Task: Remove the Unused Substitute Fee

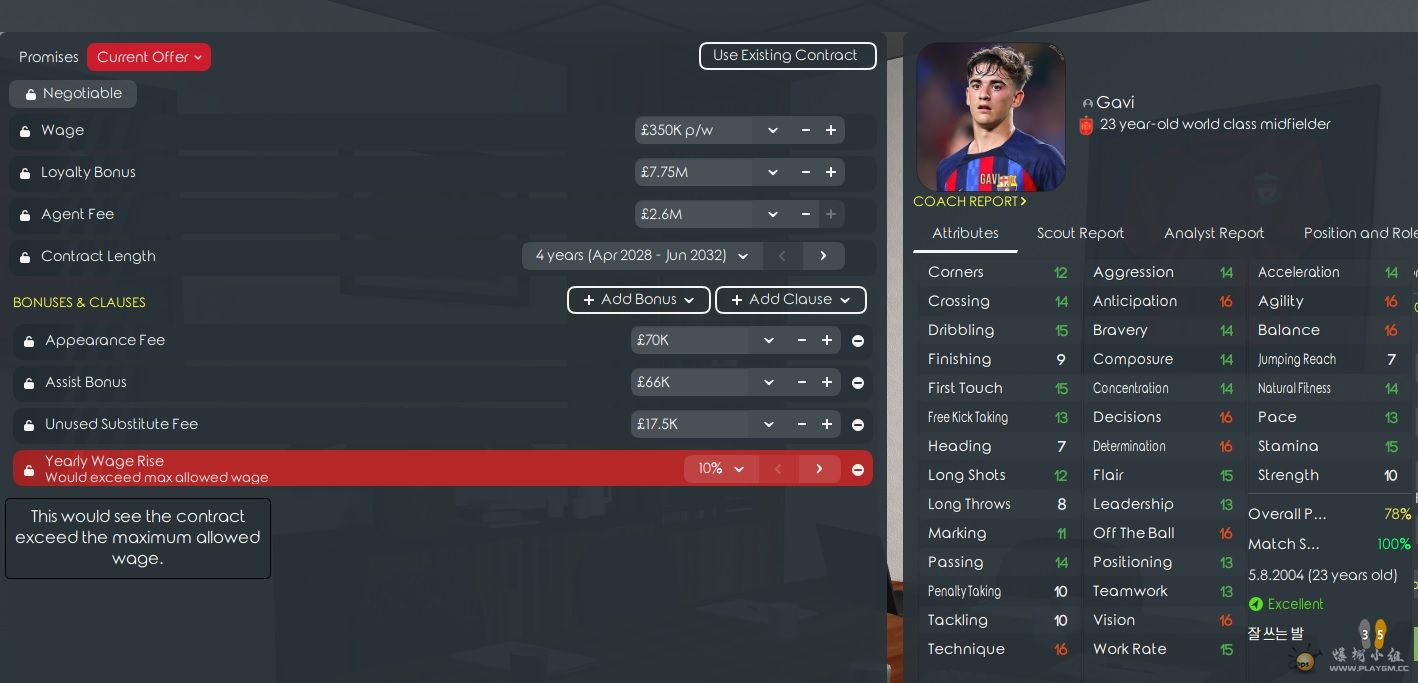Action: [x=858, y=425]
